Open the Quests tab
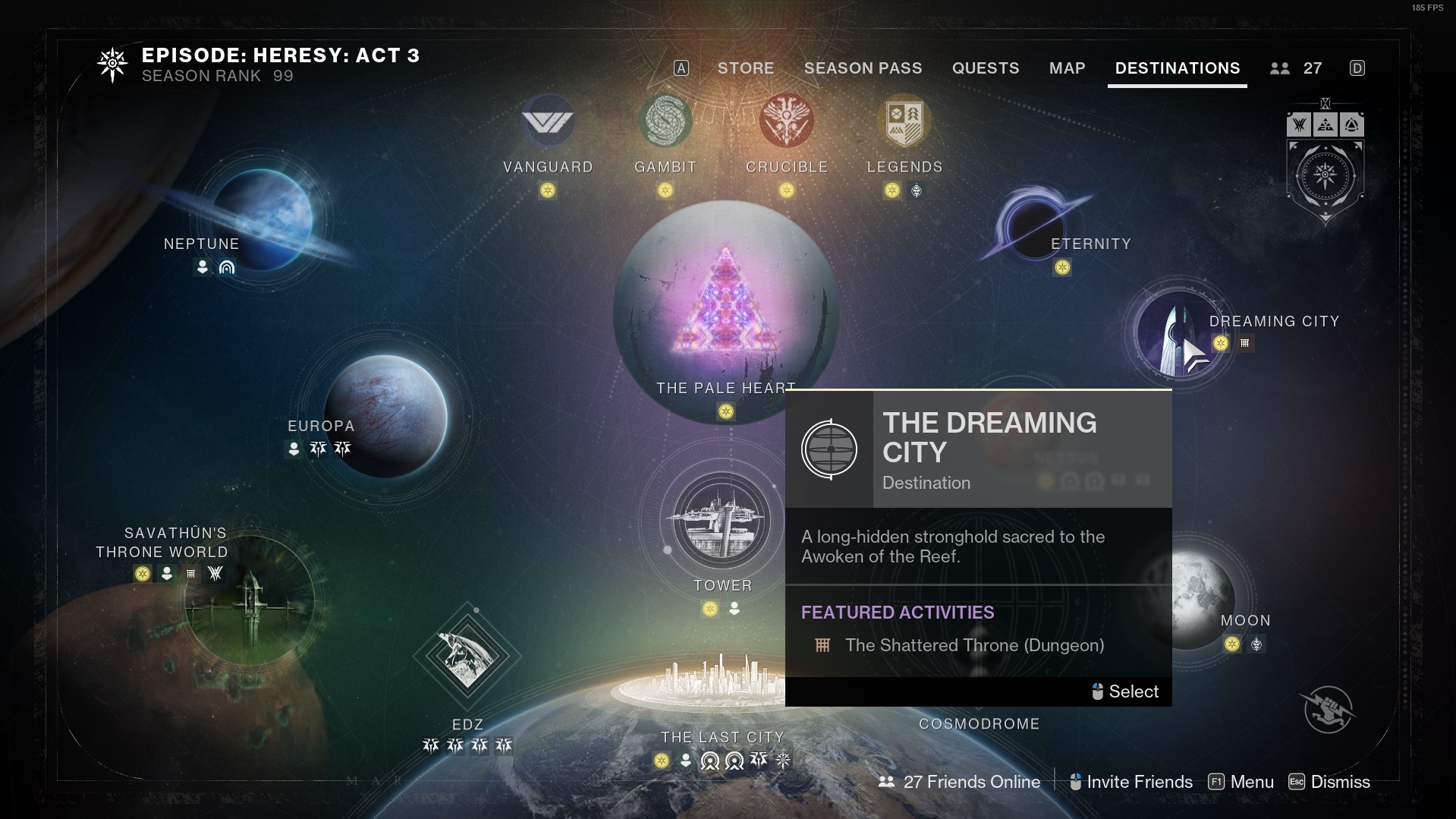Screen dimensions: 1456x819 click(x=985, y=68)
